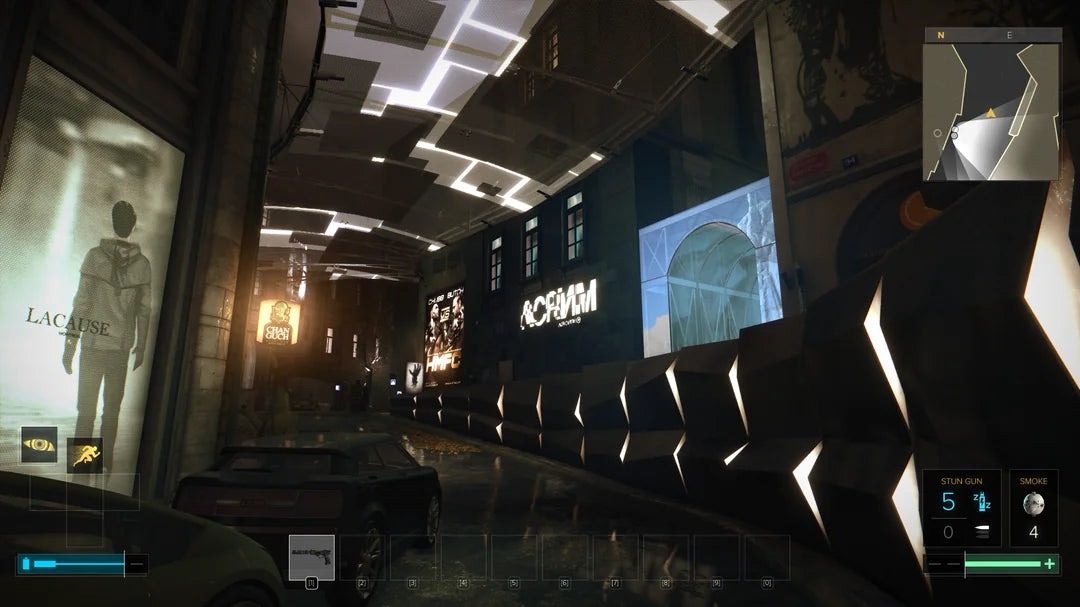1080x607 pixels.
Task: Activate the eye vision augmentation icon
Action: tap(39, 444)
